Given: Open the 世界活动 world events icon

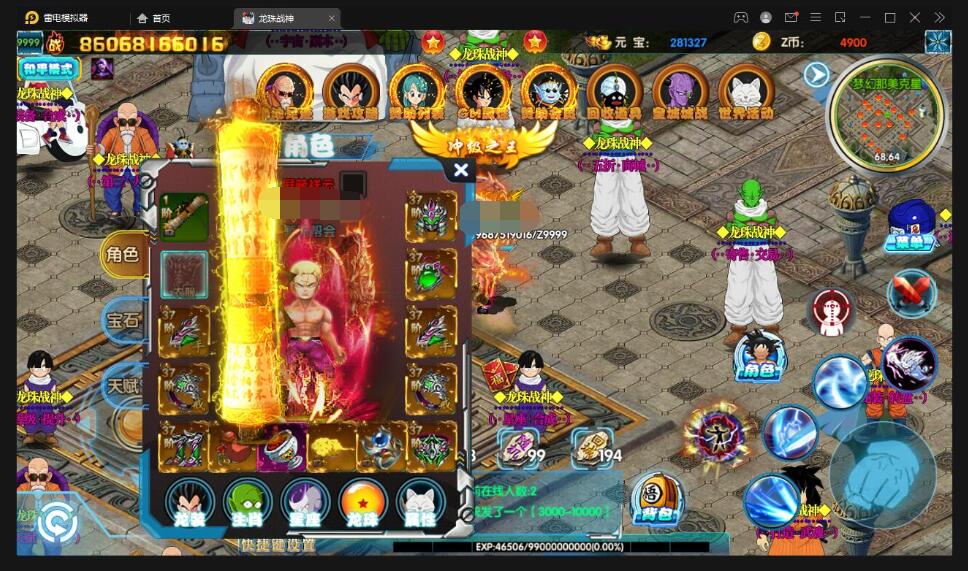Looking at the screenshot, I should pos(745,91).
